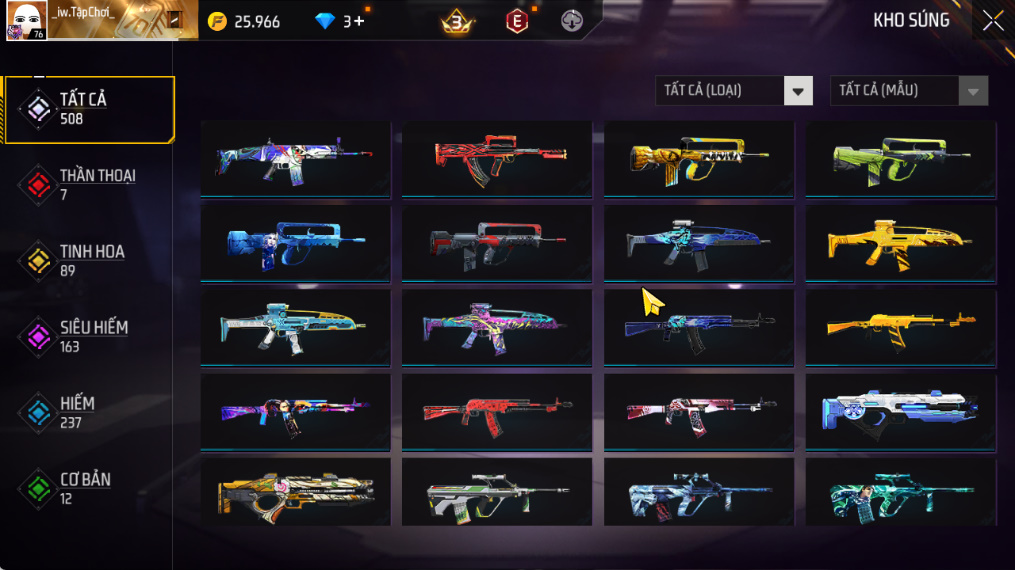
Task: Open the red hexagon E icon
Action: tap(517, 21)
